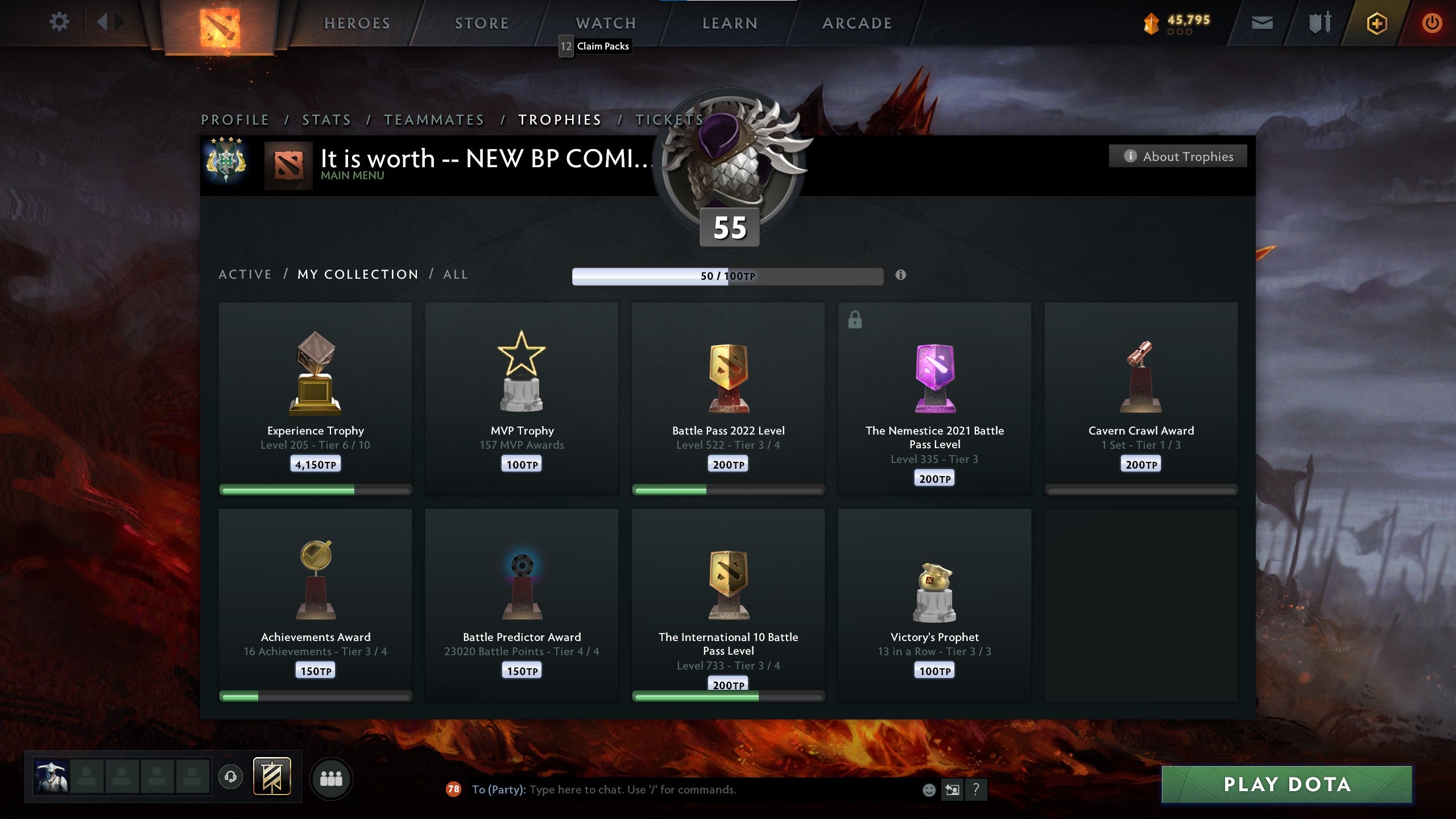Image resolution: width=1456 pixels, height=819 pixels.
Task: Open the mail notifications icon
Action: [x=1261, y=23]
